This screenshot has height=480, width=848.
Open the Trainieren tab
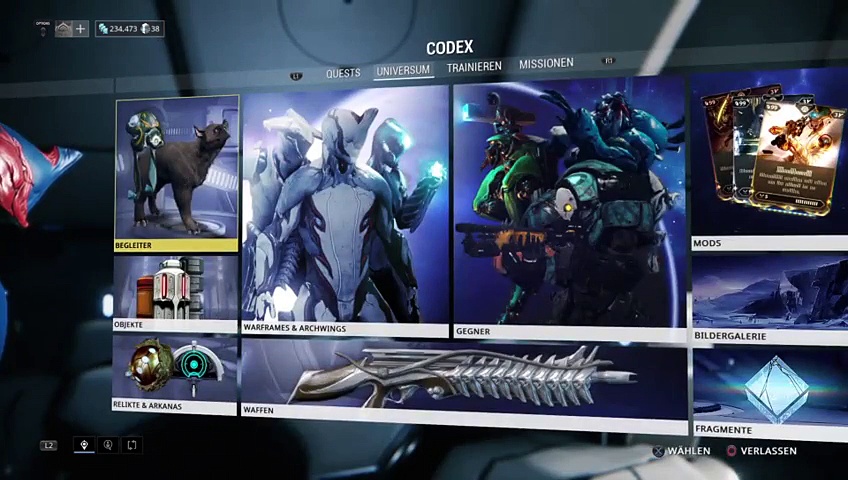click(x=474, y=67)
